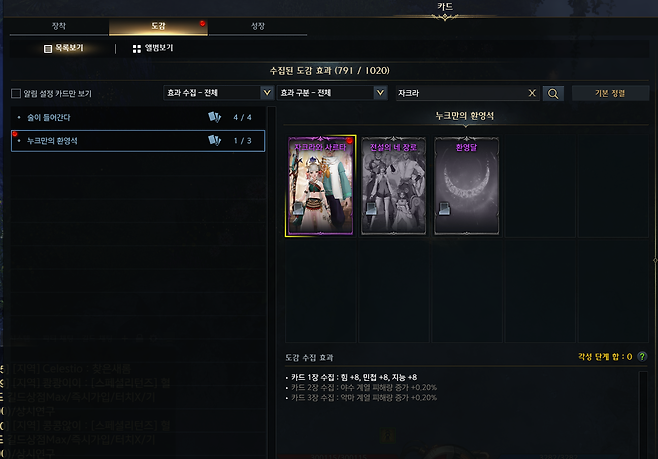This screenshot has height=459, width=658.
Task: Open the 효과 수집 - 전체 dropdown
Action: click(218, 93)
